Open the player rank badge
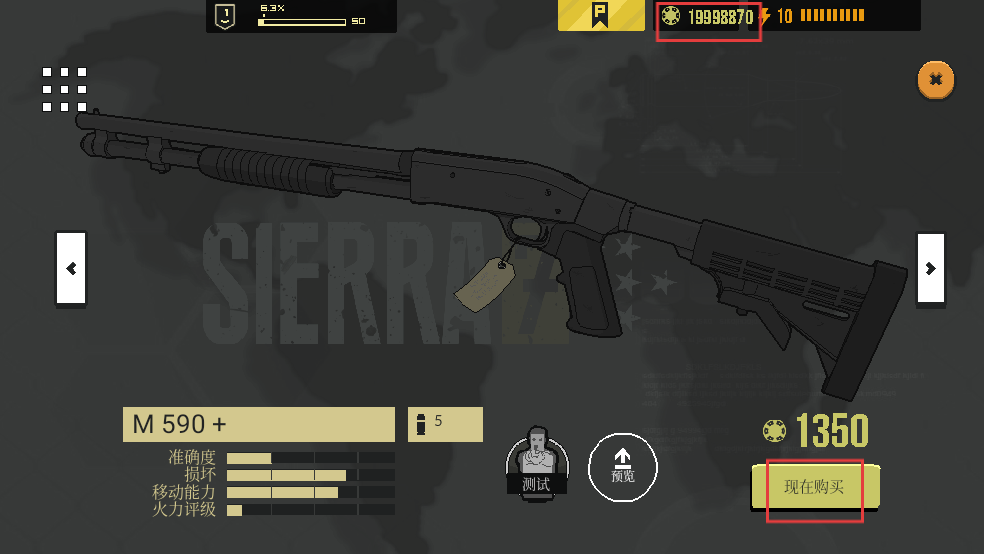The width and height of the screenshot is (984, 554). (226, 15)
